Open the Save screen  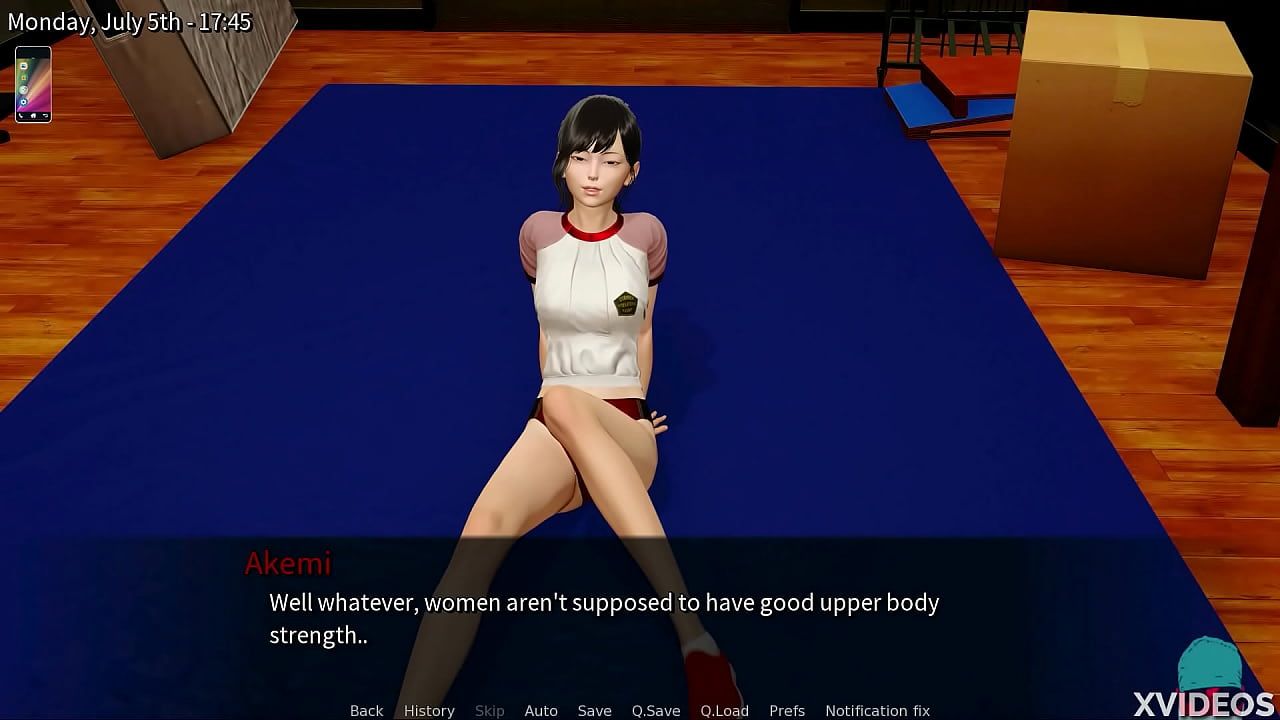pos(594,710)
